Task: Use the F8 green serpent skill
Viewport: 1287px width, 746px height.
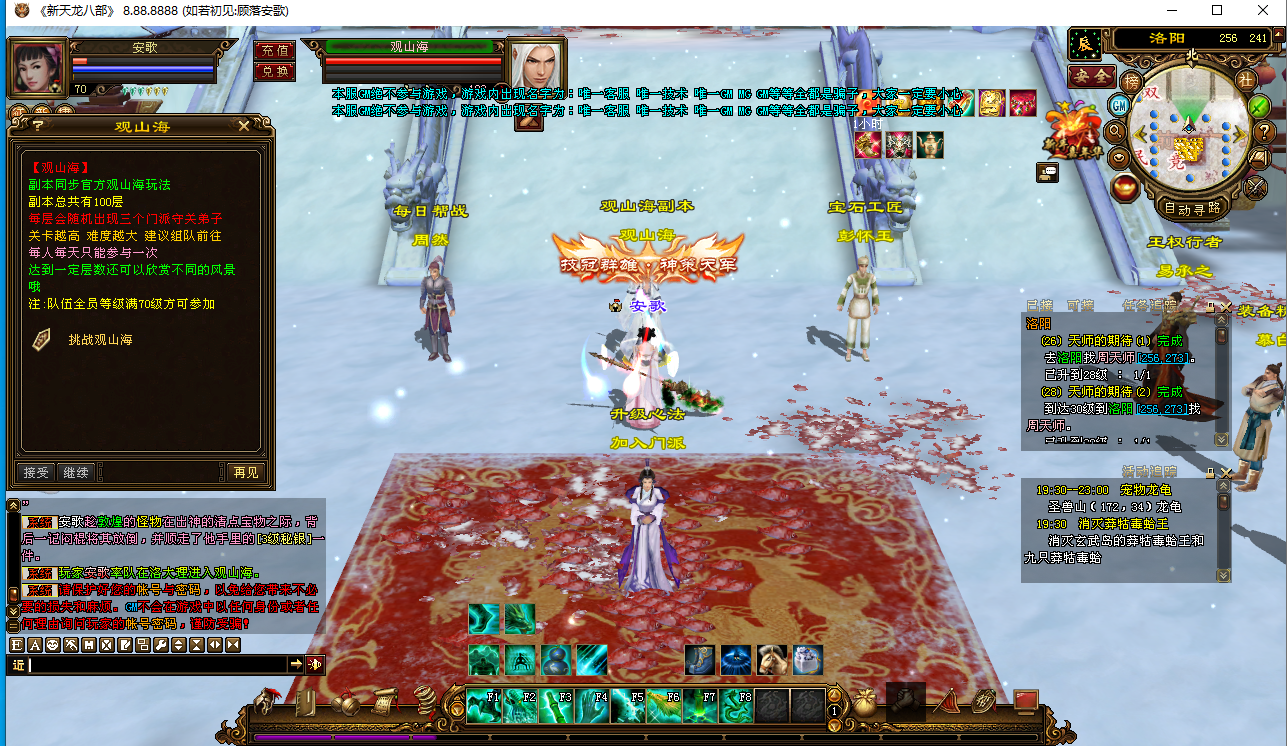Action: coord(737,706)
